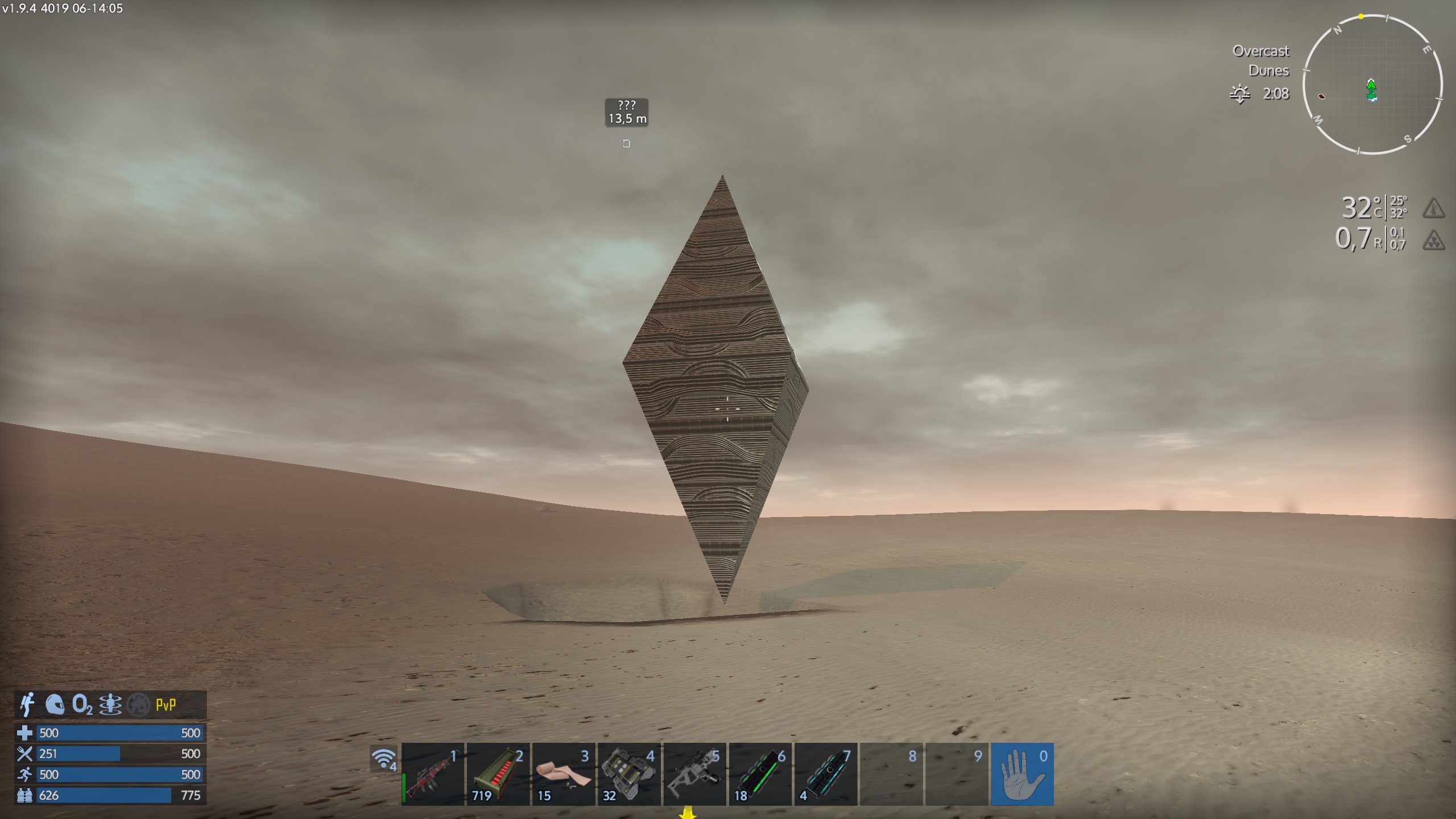Switch to the empty hand slot 0

[x=1022, y=774]
